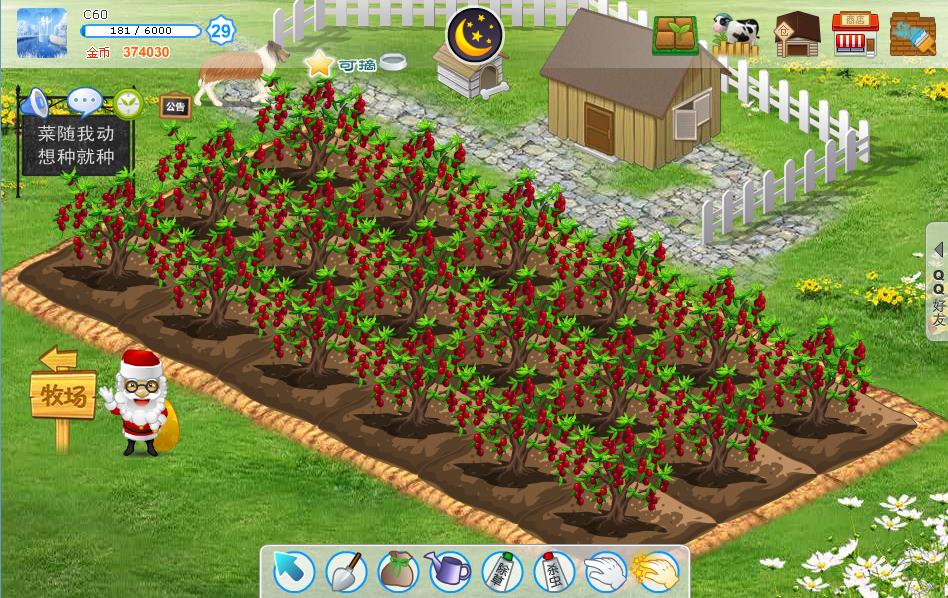
Task: Choose the purple watering can
Action: pyautogui.click(x=449, y=572)
